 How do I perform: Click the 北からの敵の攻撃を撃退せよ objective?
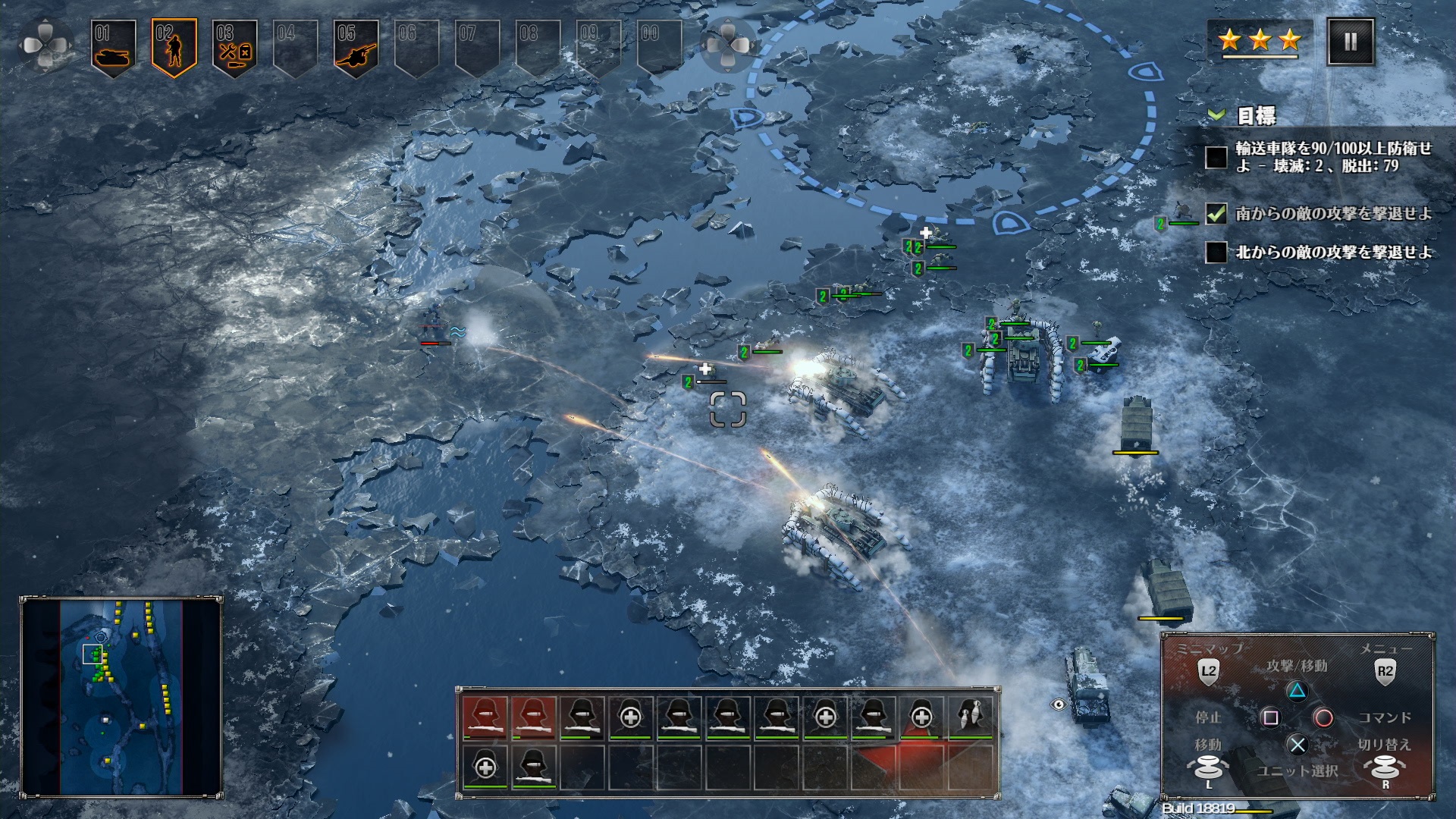1333,253
